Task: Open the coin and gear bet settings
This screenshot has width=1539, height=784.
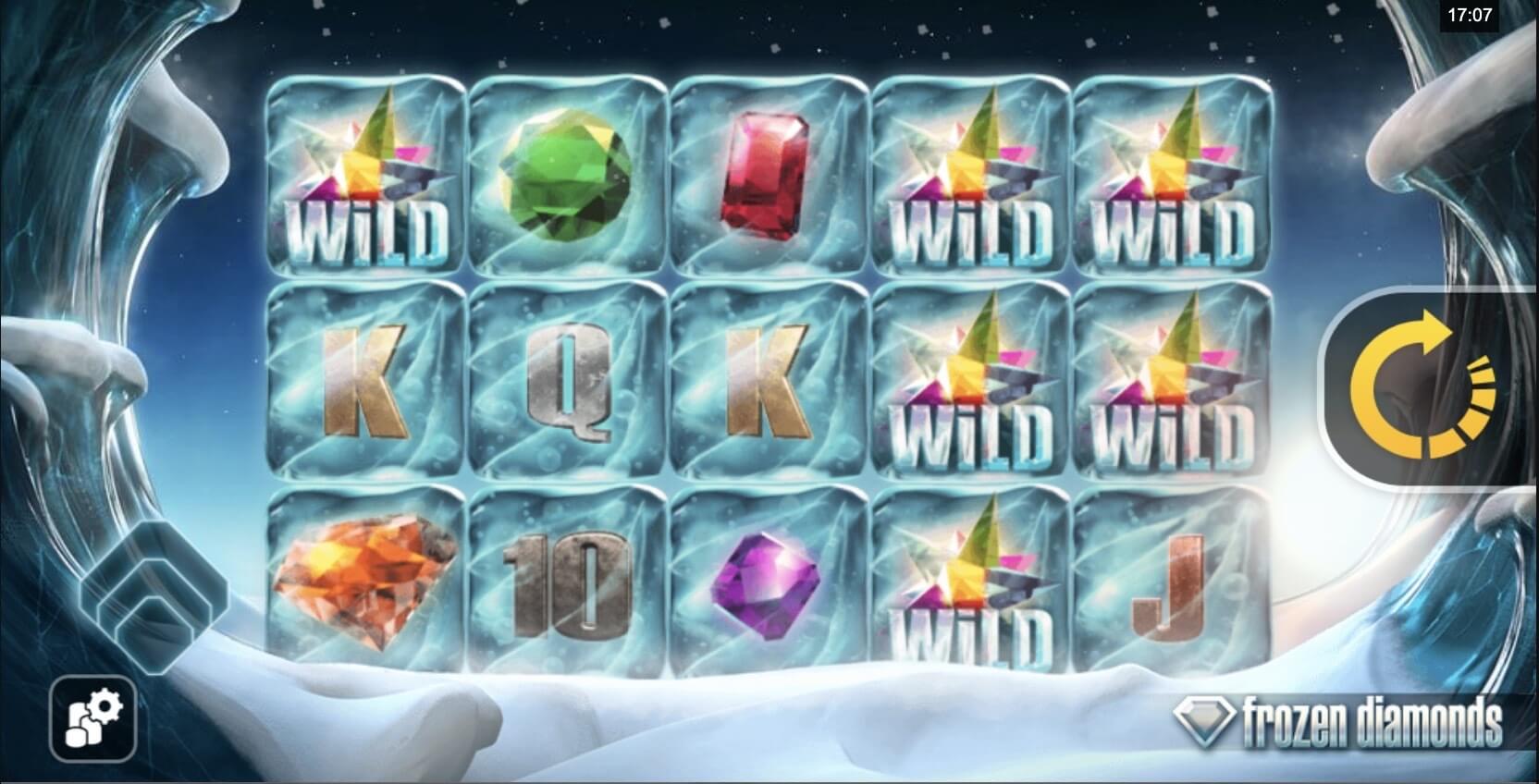Action: [93, 720]
